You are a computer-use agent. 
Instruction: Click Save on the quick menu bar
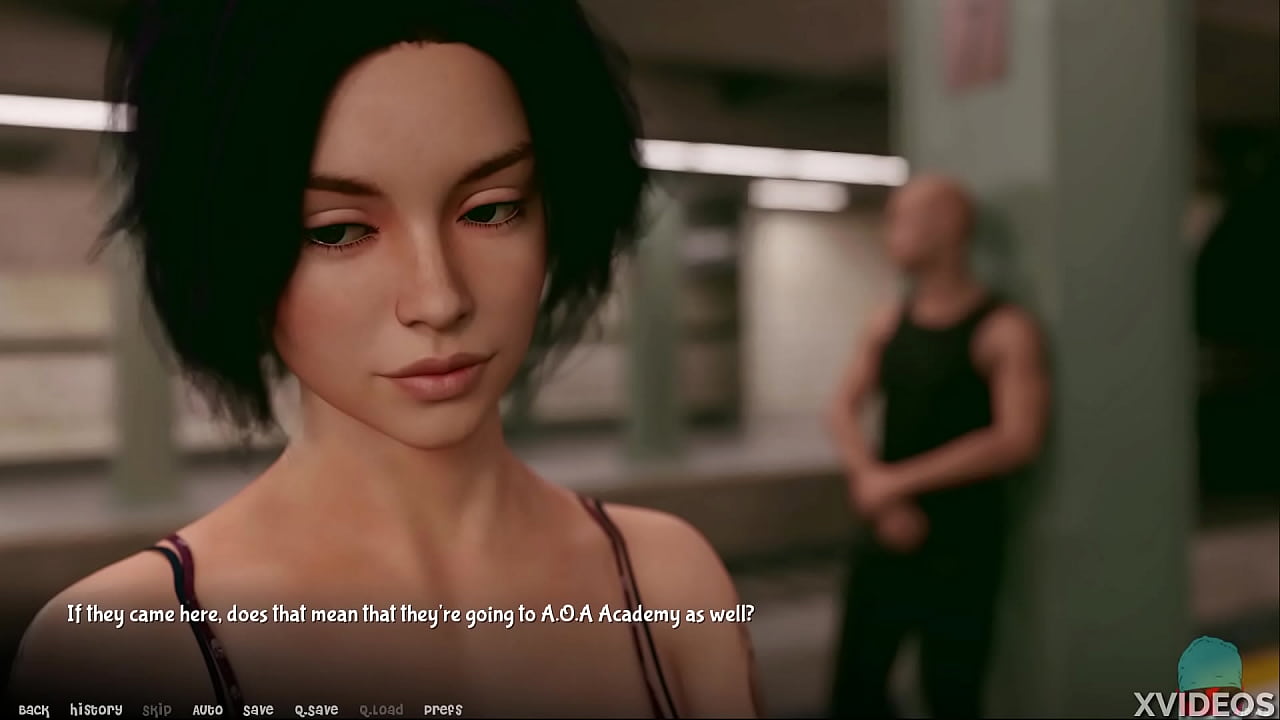click(x=258, y=709)
